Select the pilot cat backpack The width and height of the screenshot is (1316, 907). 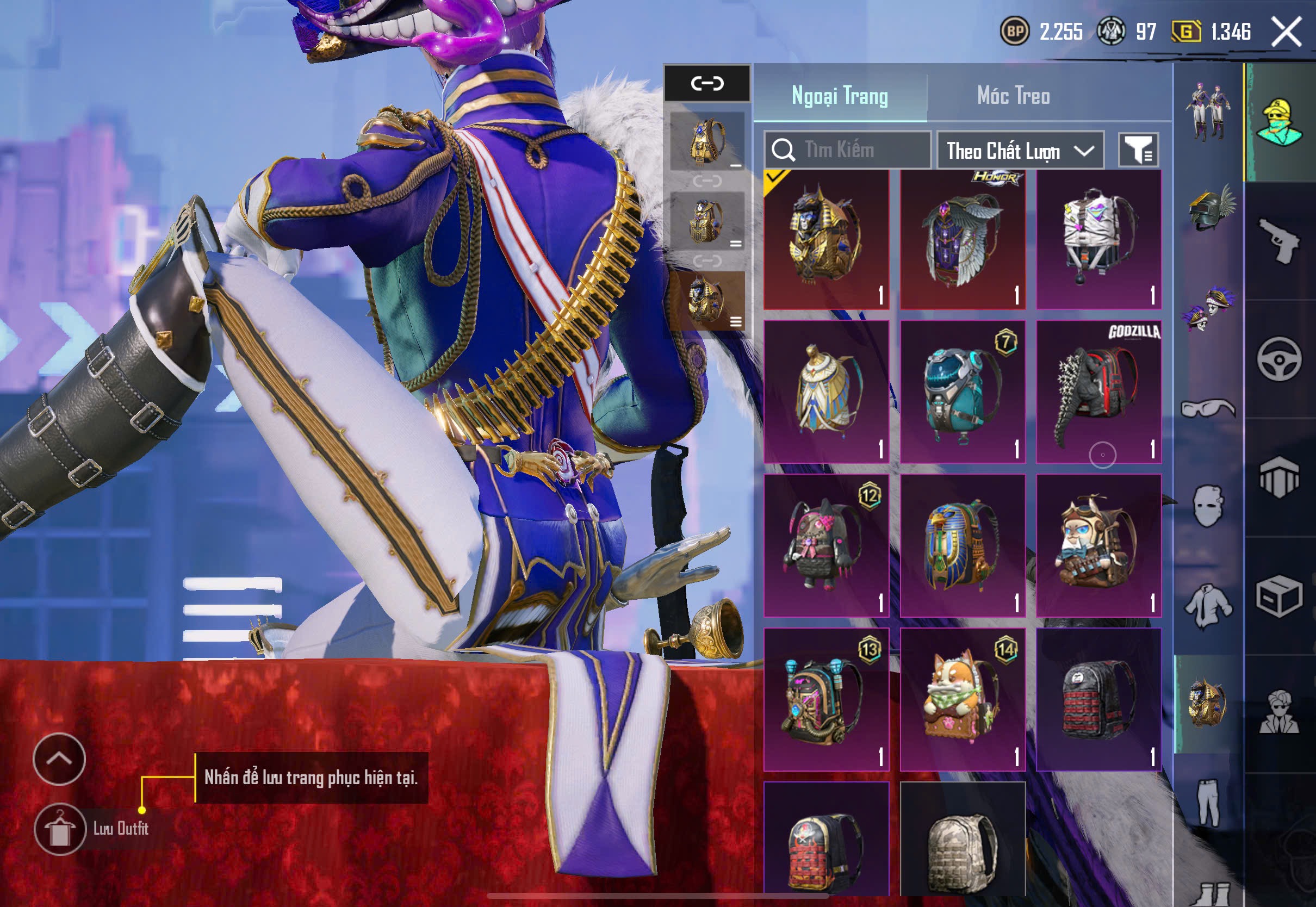(1098, 545)
